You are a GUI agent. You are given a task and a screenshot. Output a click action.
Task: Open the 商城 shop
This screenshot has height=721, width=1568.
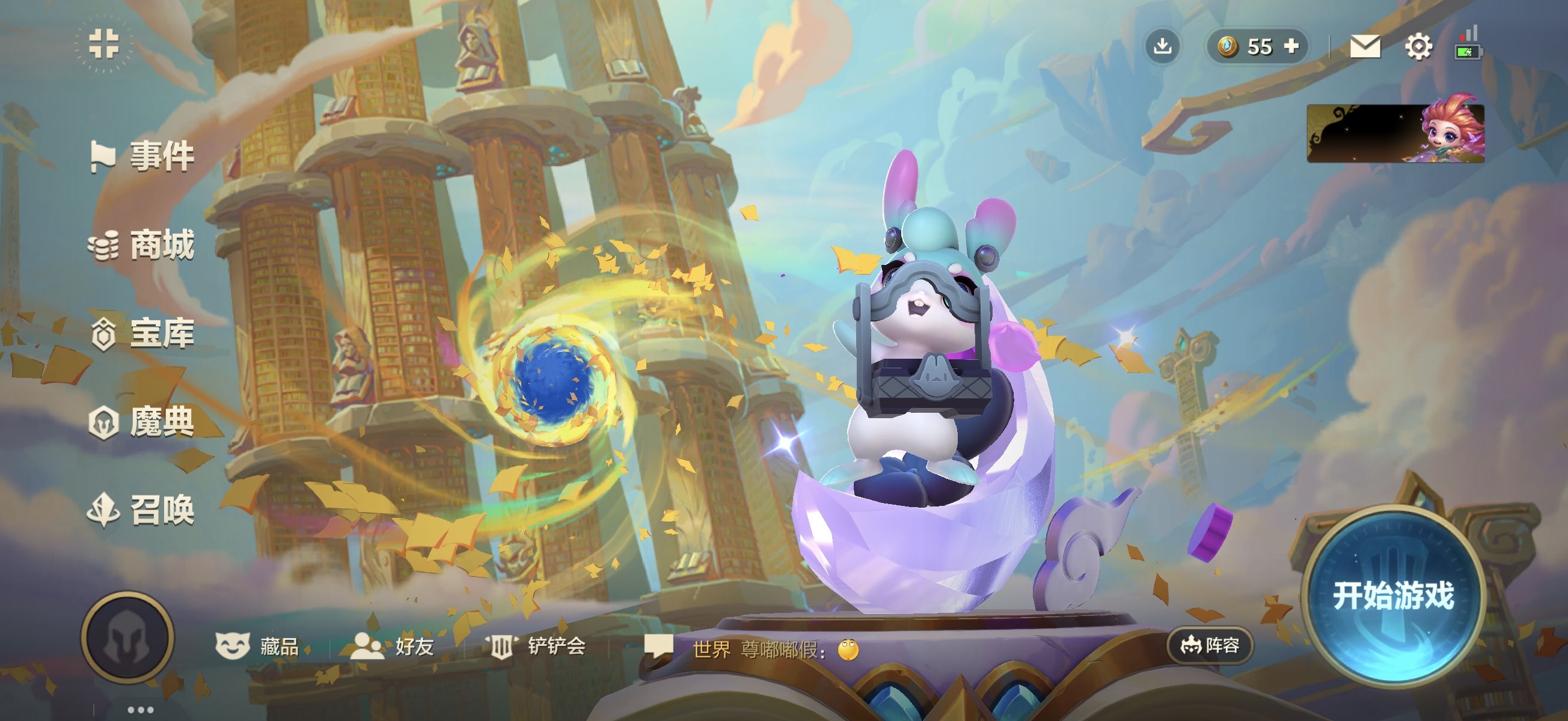143,245
